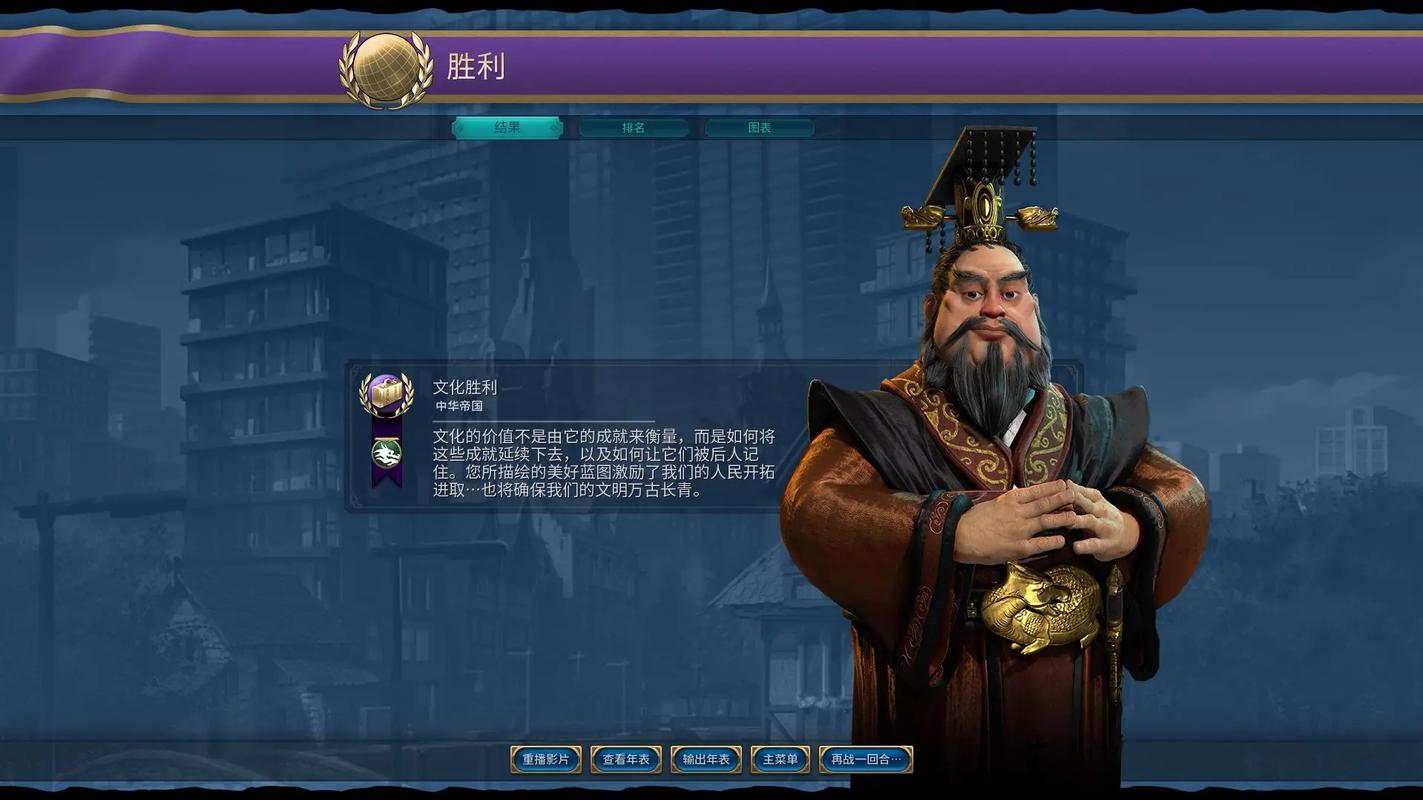The width and height of the screenshot is (1423, 800).
Task: Return to the 主菜单 main menu
Action: pos(778,759)
